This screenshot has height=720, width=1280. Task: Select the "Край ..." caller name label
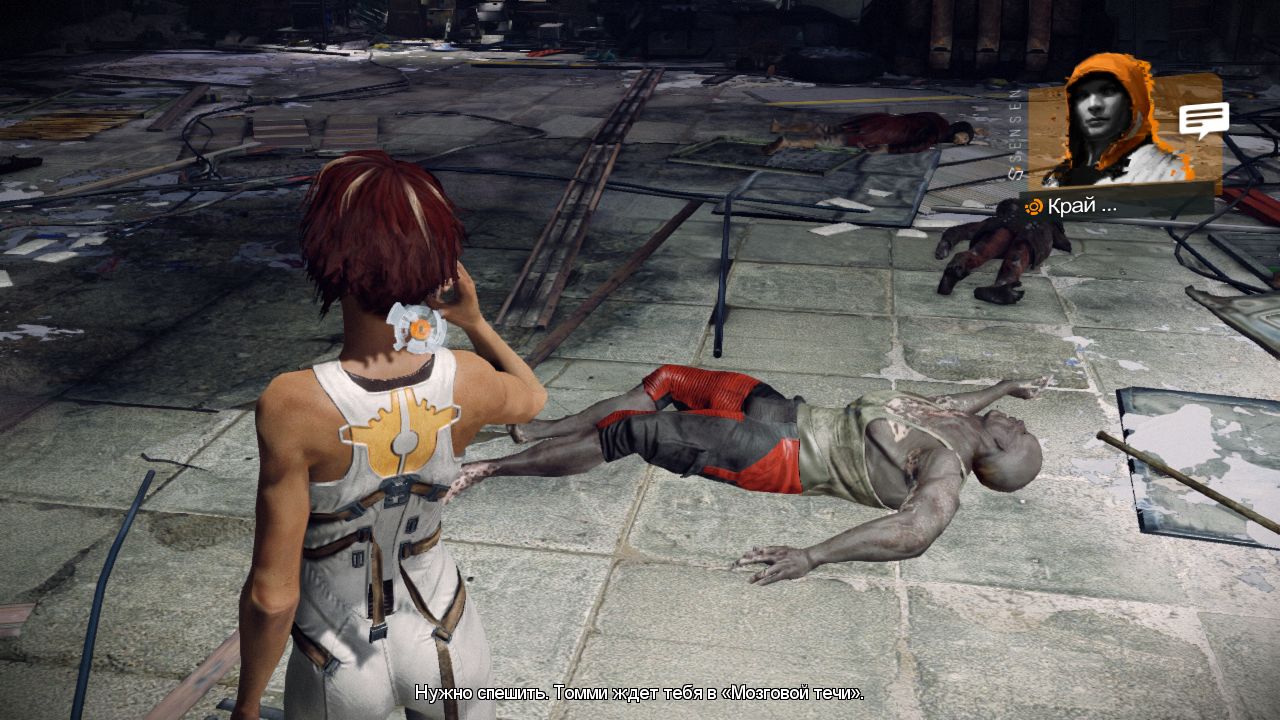pyautogui.click(x=1082, y=206)
